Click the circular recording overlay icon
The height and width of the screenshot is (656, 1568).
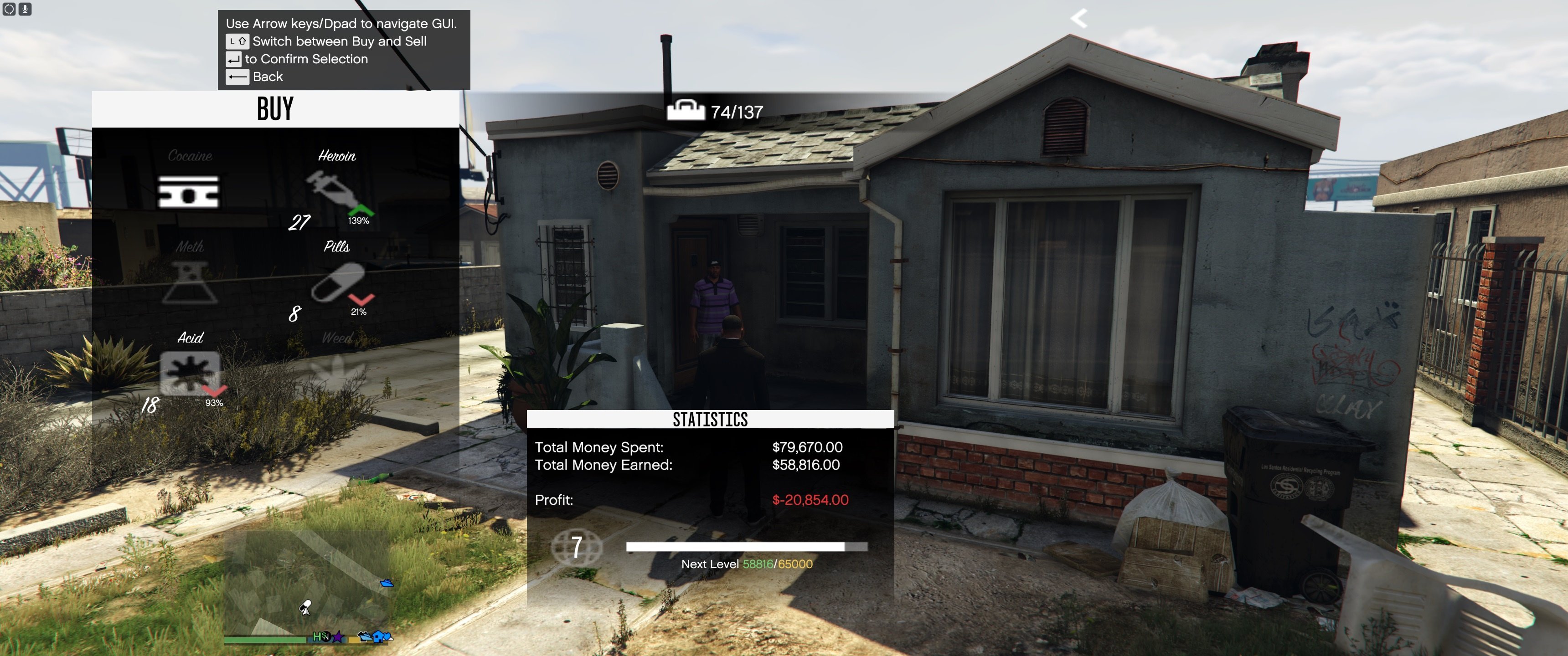pos(9,9)
